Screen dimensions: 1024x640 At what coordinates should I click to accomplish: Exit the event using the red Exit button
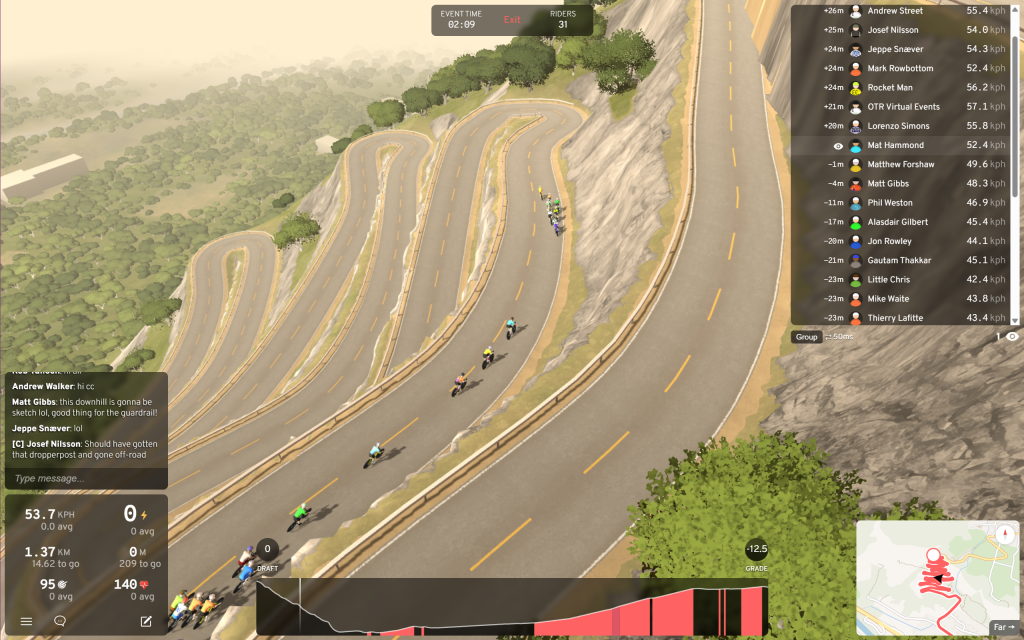tap(512, 20)
